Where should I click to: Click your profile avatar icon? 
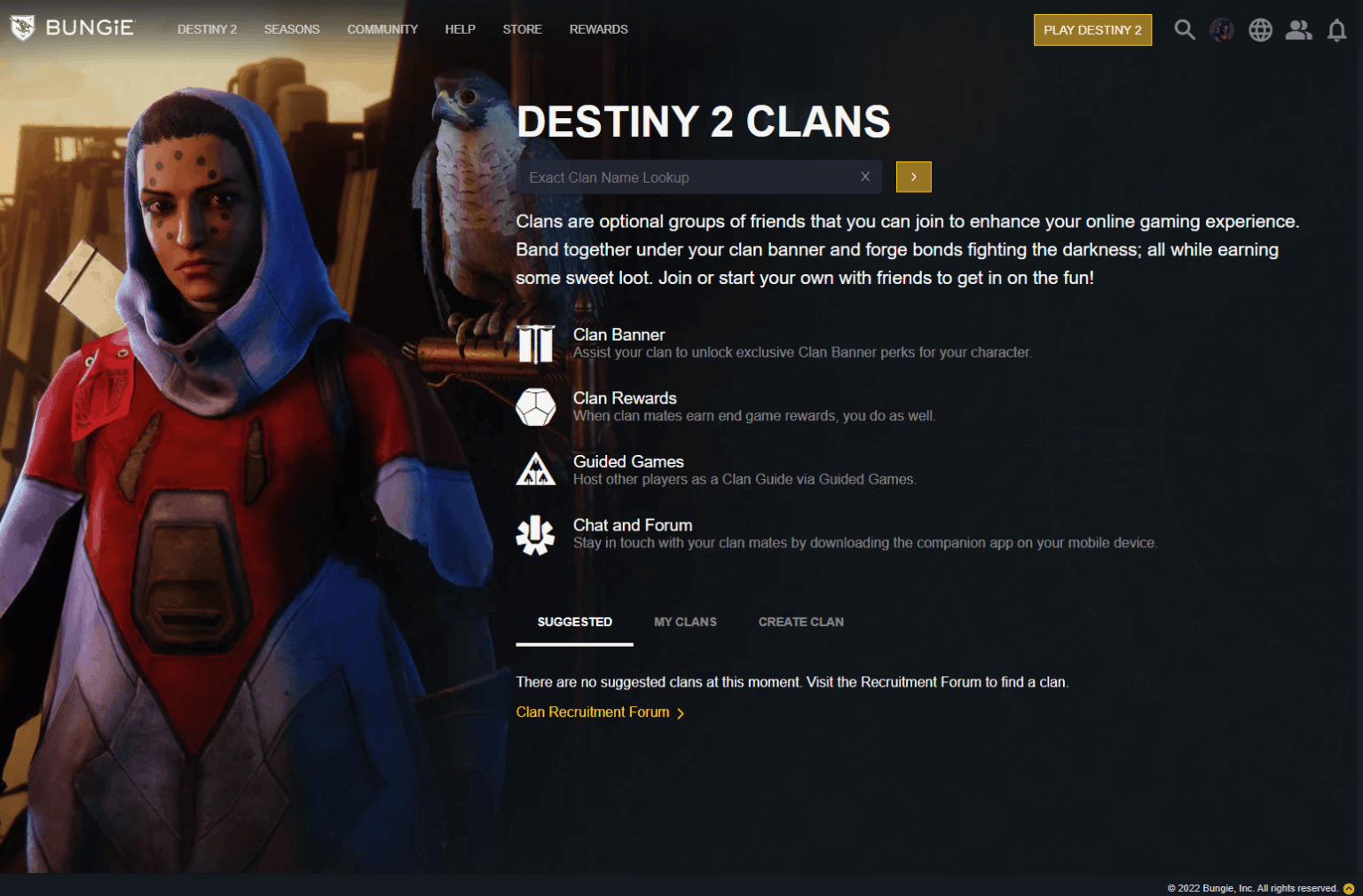point(1222,29)
